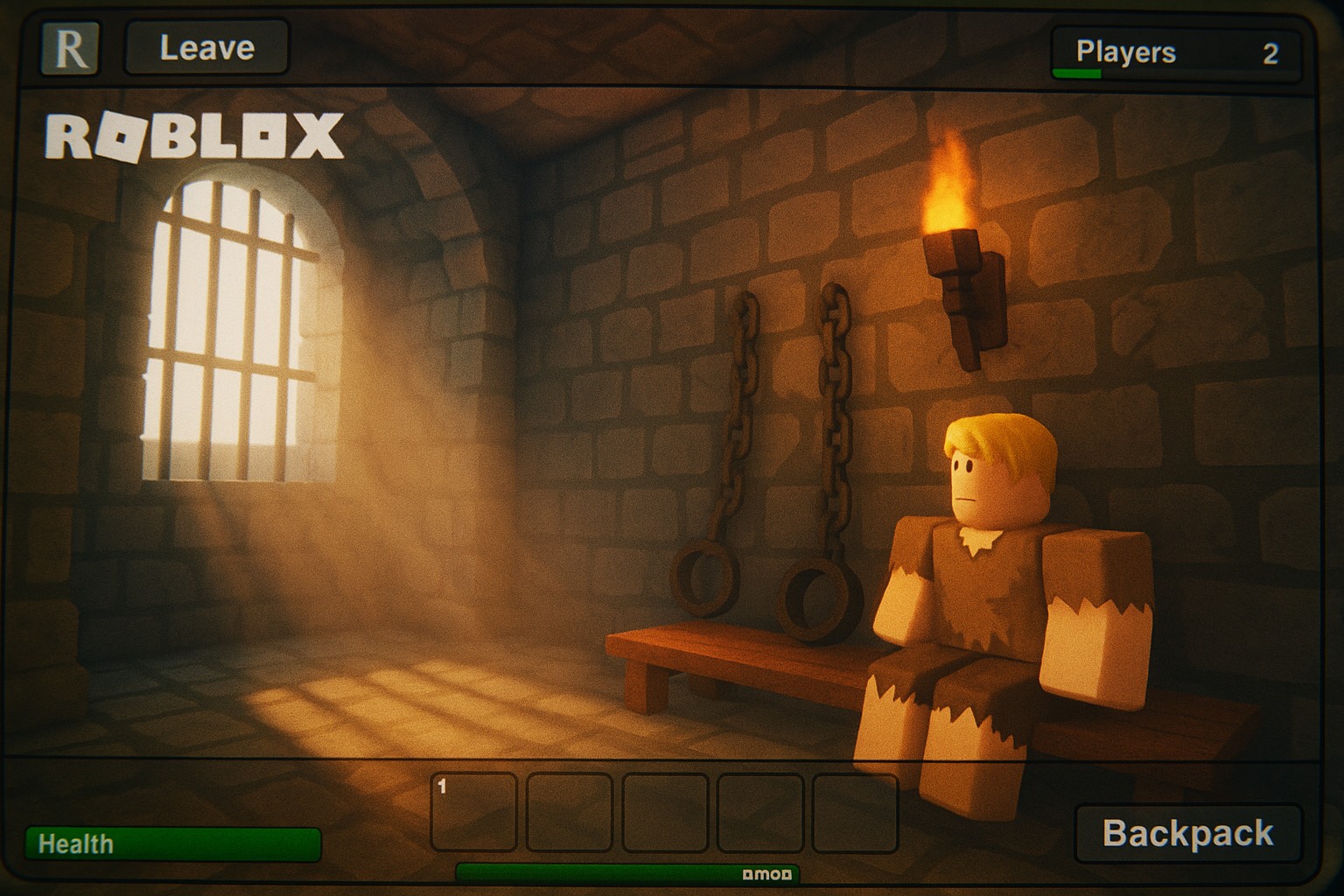Viewport: 1344px width, 896px height.
Task: Select hotbar slot number 1
Action: pyautogui.click(x=473, y=812)
